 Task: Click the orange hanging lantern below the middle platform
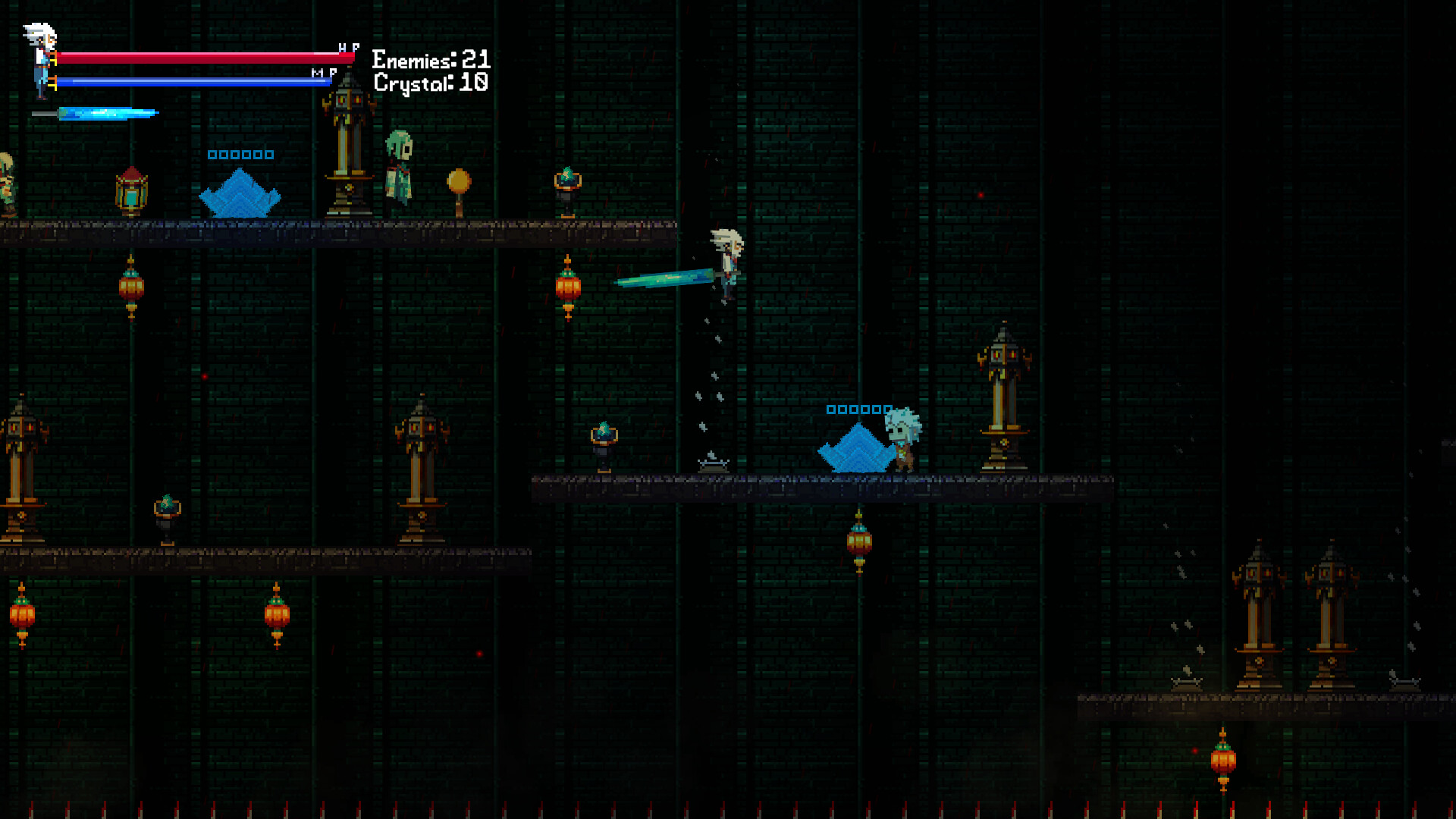[x=859, y=542]
